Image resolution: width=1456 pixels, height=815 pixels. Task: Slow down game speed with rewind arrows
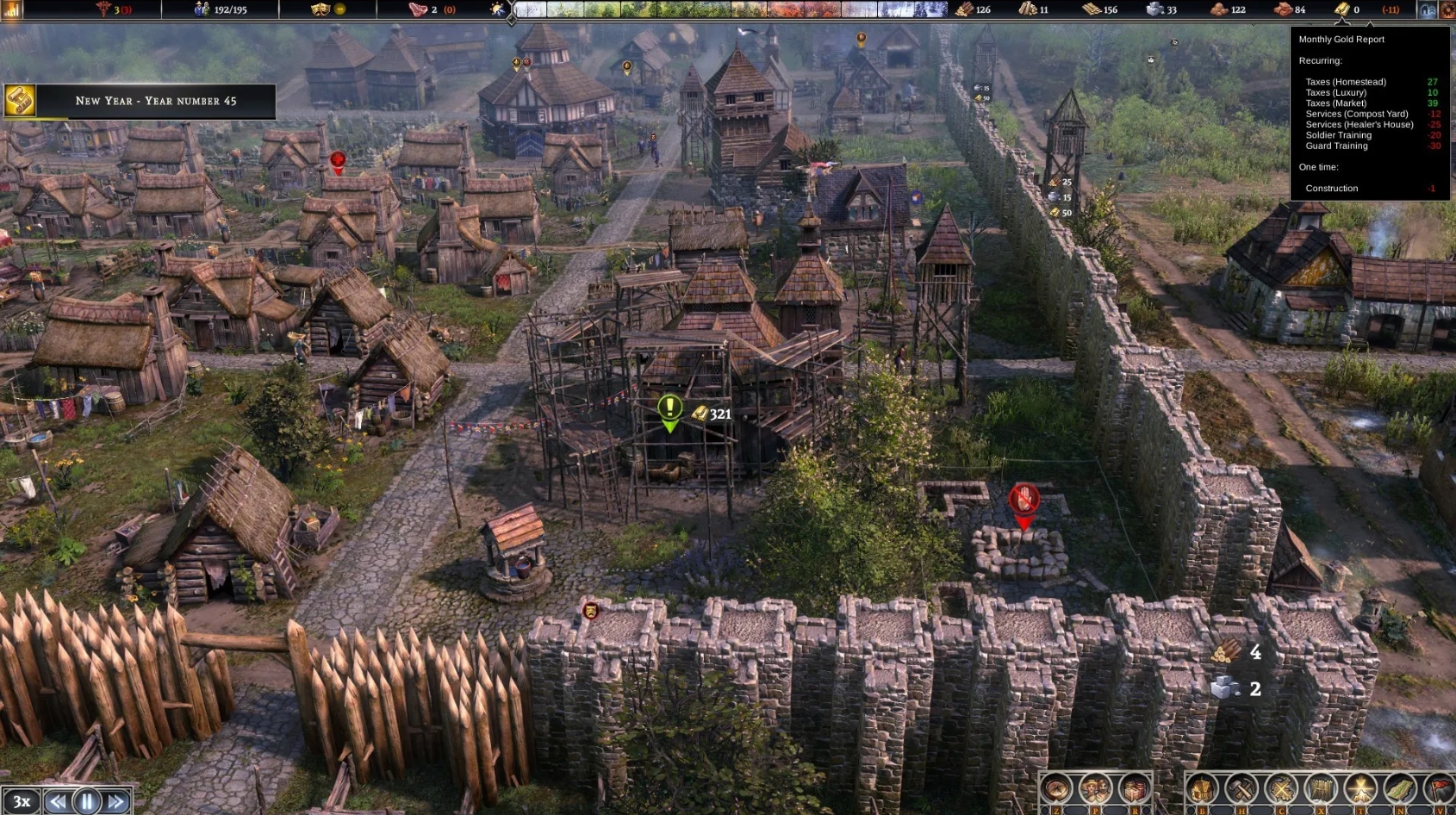58,801
